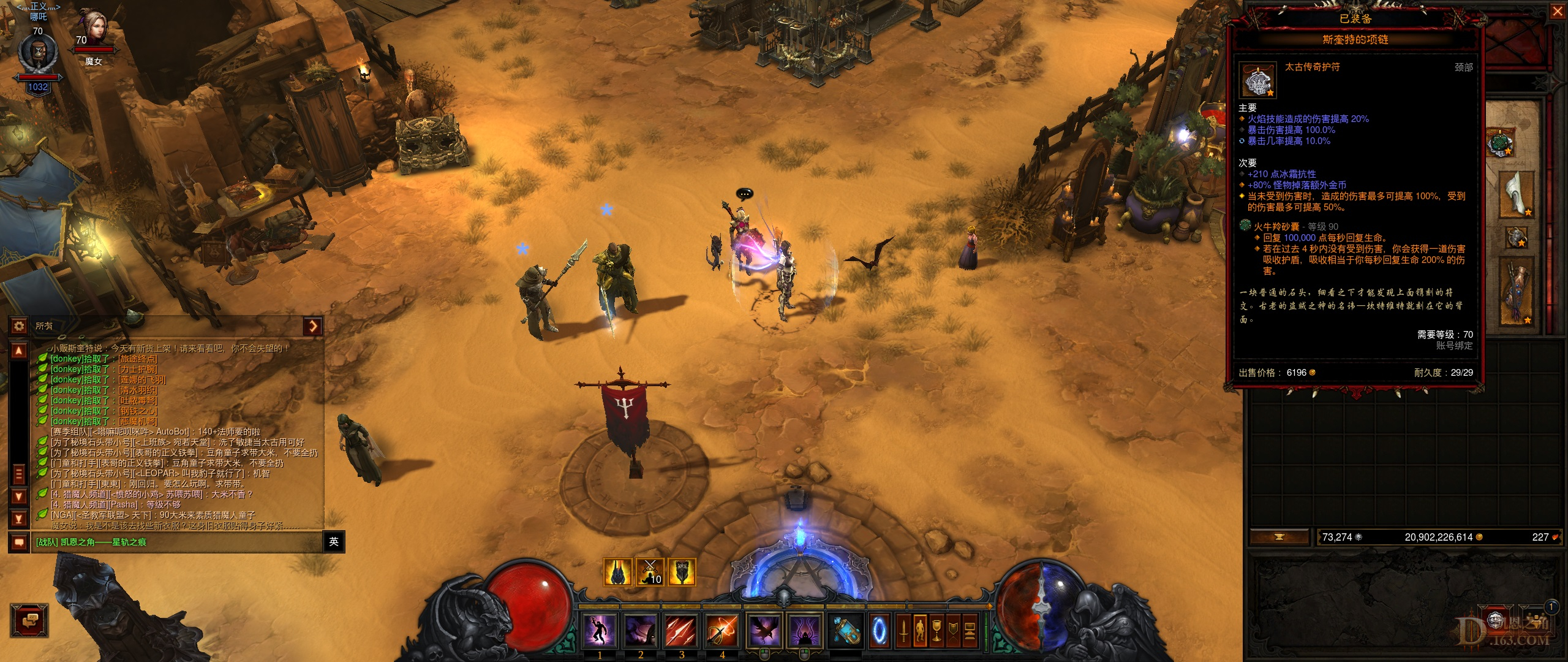Toggle the character inventory figure icon
The width and height of the screenshot is (1568, 662).
pos(920,630)
